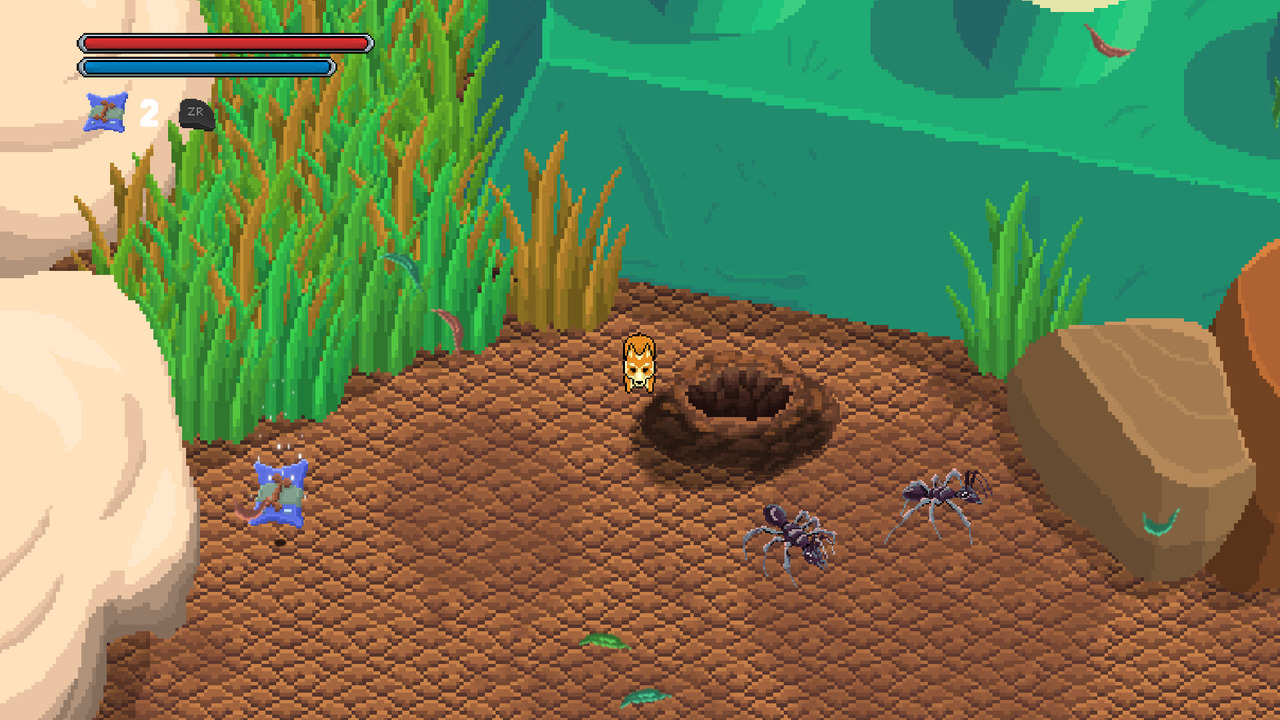Click the sparkles above the floating item bubble
The image size is (1280, 720).
tap(283, 445)
